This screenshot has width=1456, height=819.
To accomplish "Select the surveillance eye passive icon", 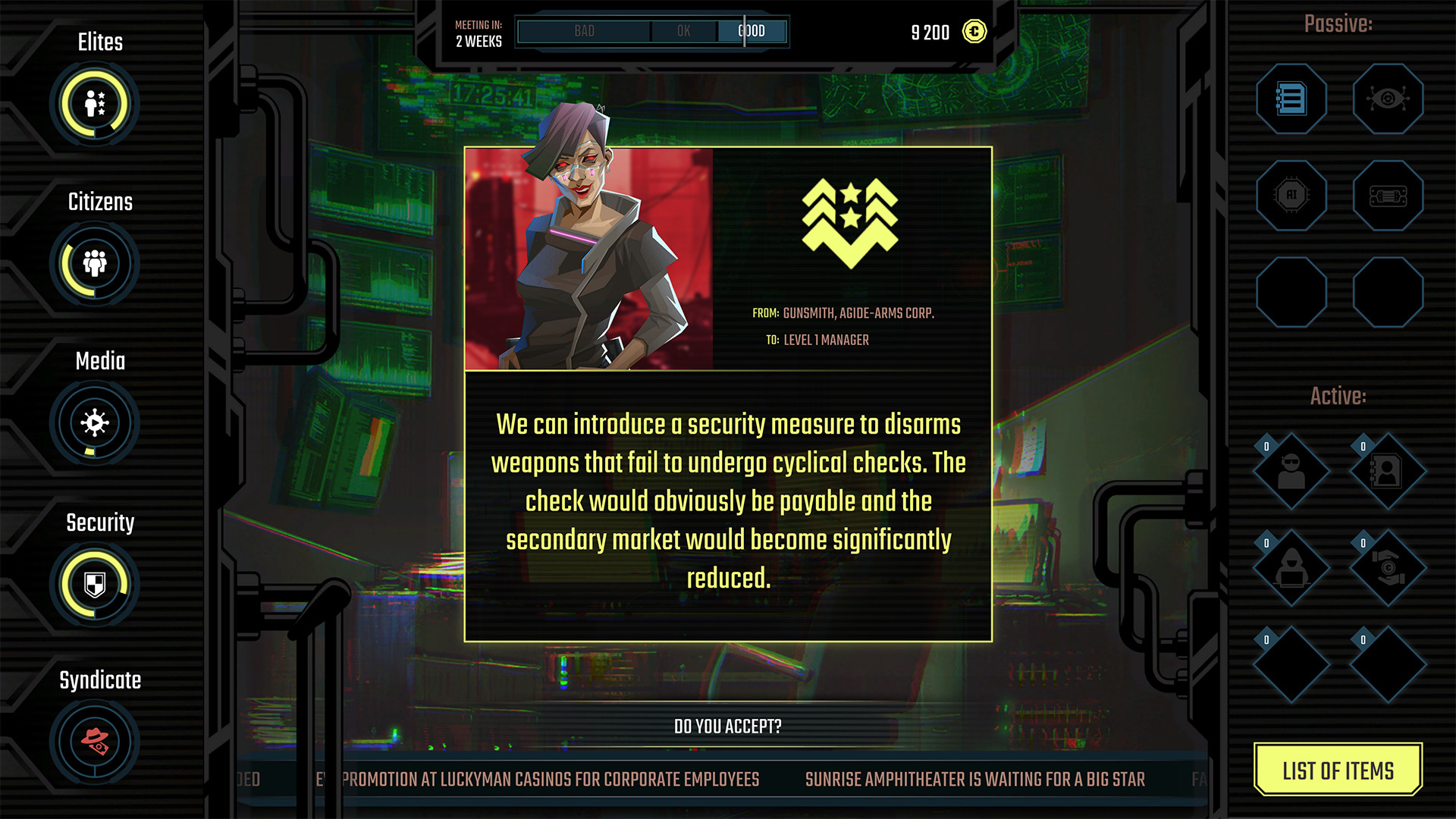I will pyautogui.click(x=1388, y=99).
